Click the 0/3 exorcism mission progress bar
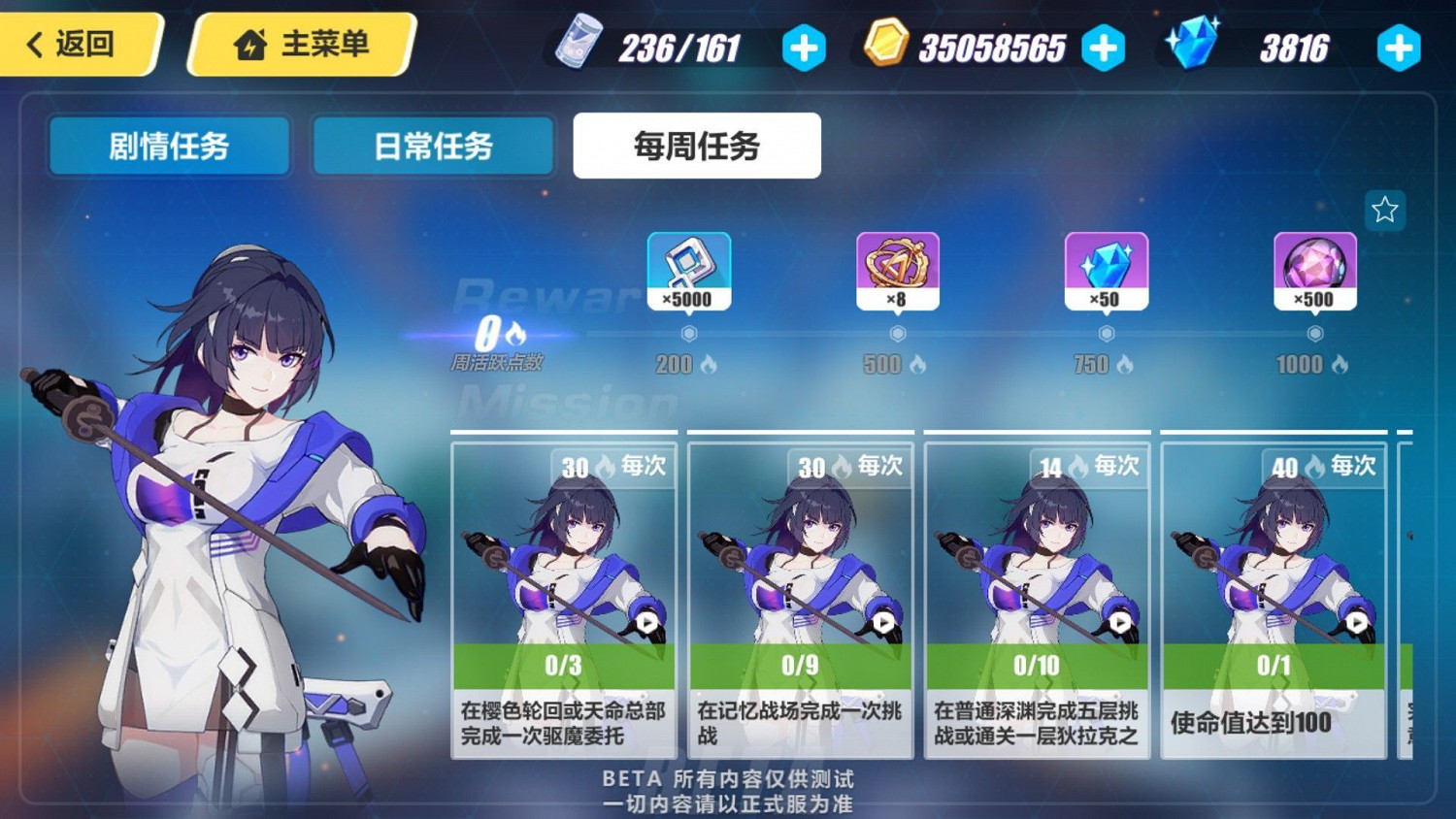The image size is (1456, 819). [x=563, y=666]
